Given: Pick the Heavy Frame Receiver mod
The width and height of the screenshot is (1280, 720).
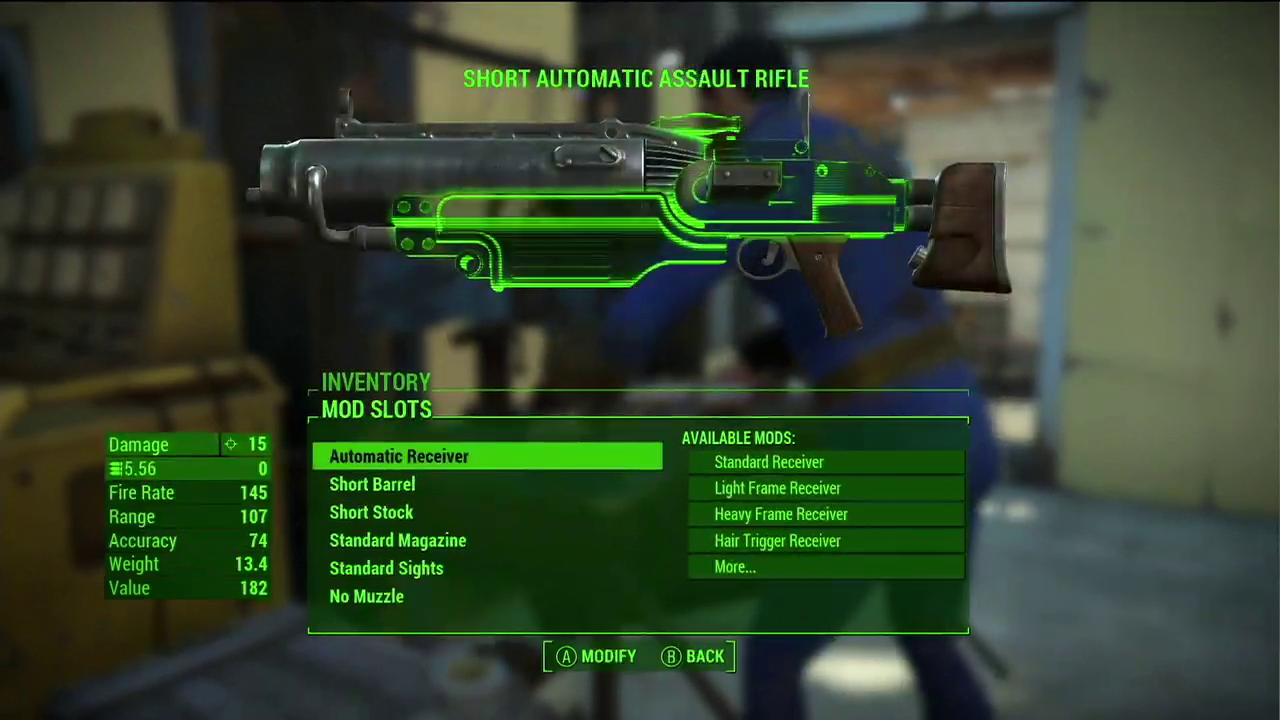Looking at the screenshot, I should (825, 514).
